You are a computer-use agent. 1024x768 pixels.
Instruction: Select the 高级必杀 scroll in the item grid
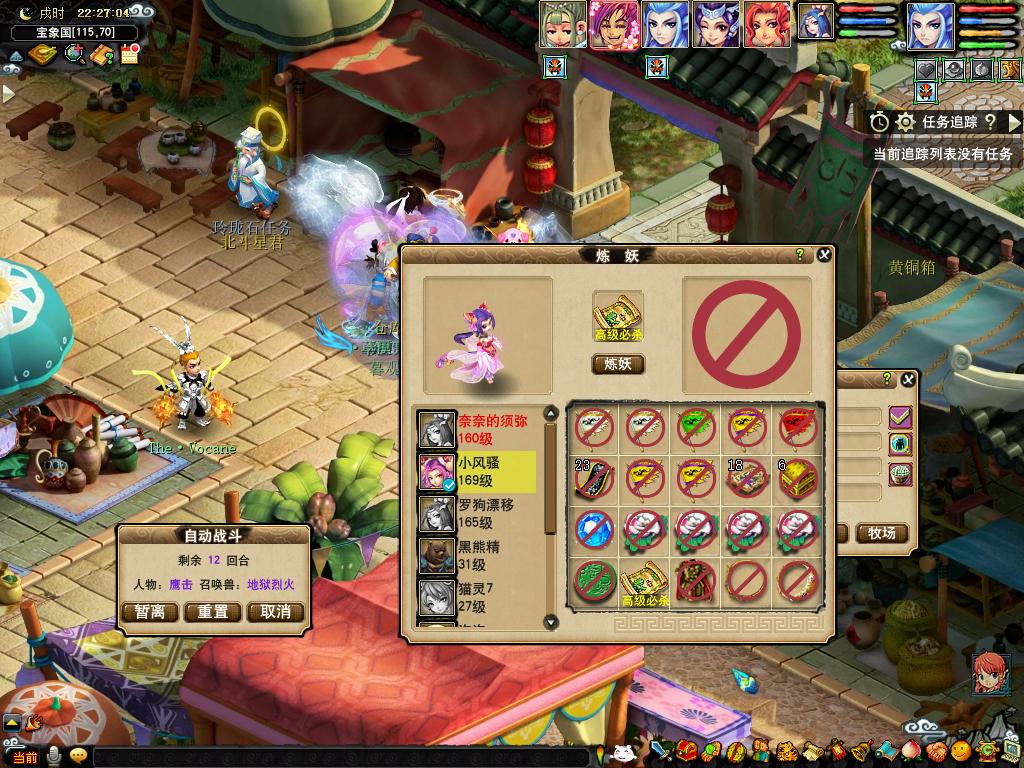click(645, 581)
